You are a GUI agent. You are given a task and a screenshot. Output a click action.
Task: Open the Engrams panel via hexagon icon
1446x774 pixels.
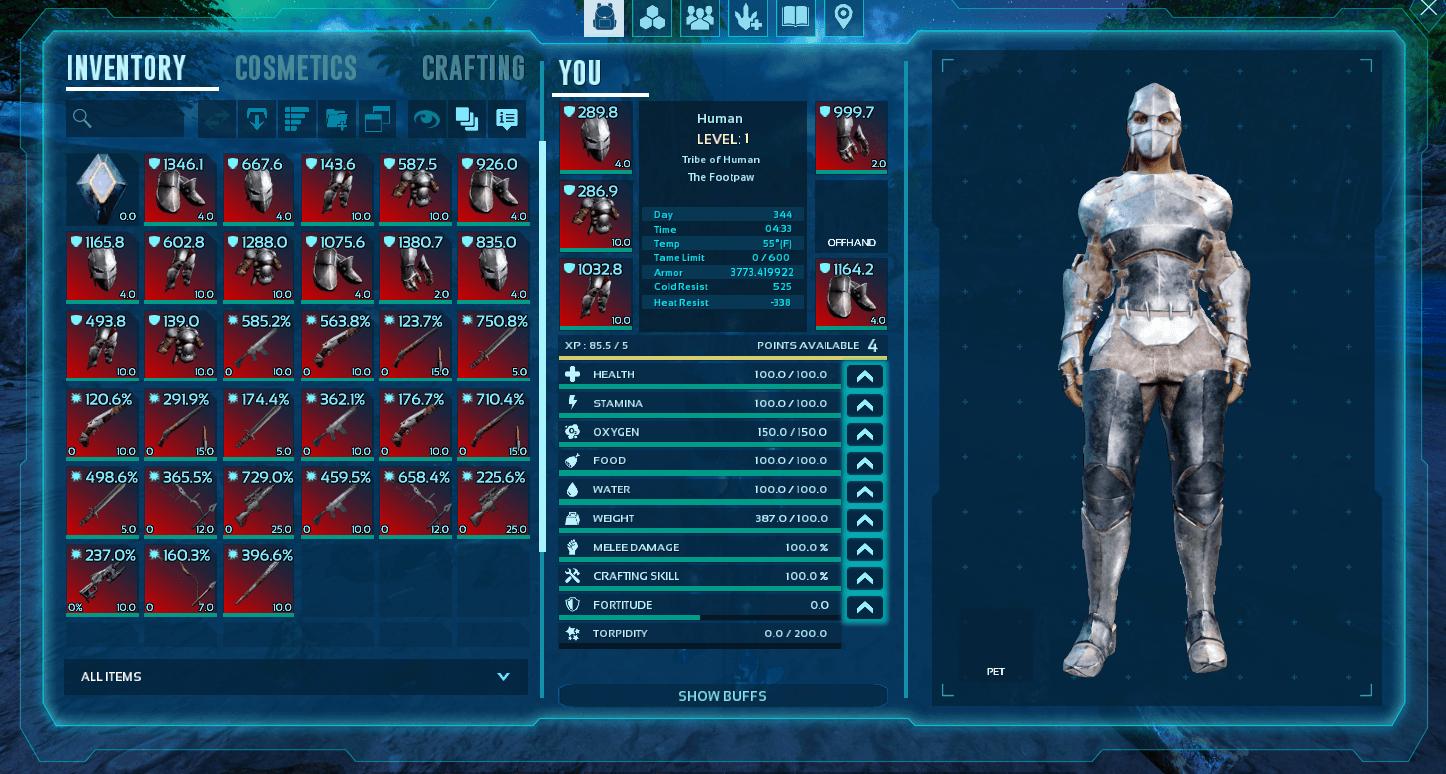tap(652, 17)
